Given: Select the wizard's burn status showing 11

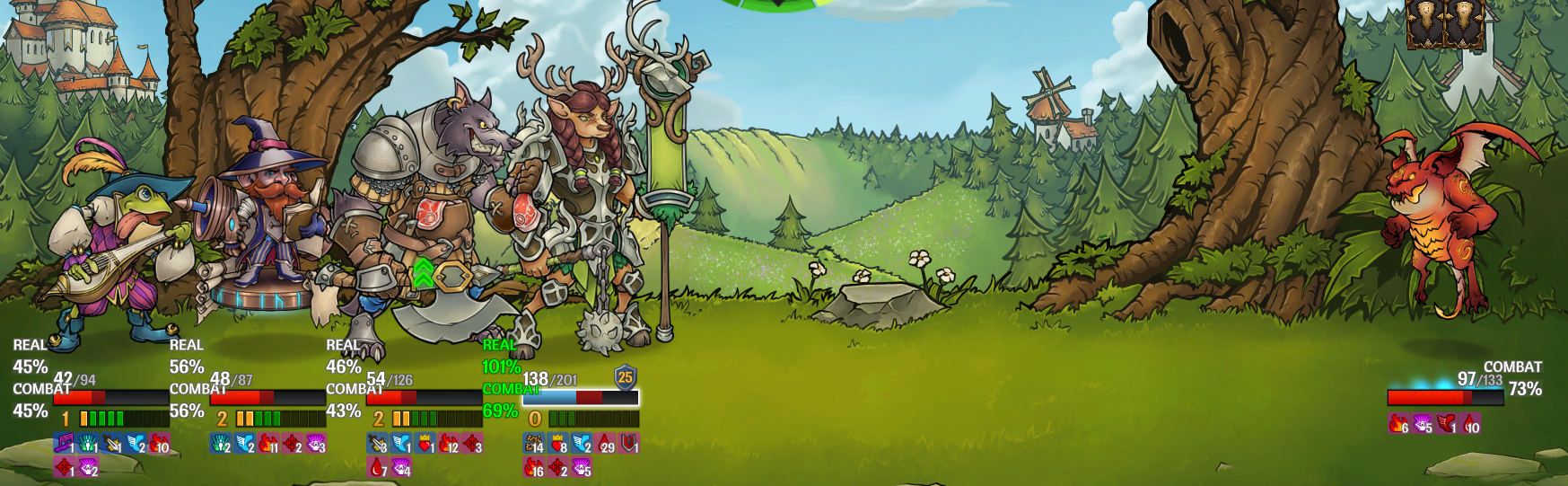Looking at the screenshot, I should [x=267, y=443].
